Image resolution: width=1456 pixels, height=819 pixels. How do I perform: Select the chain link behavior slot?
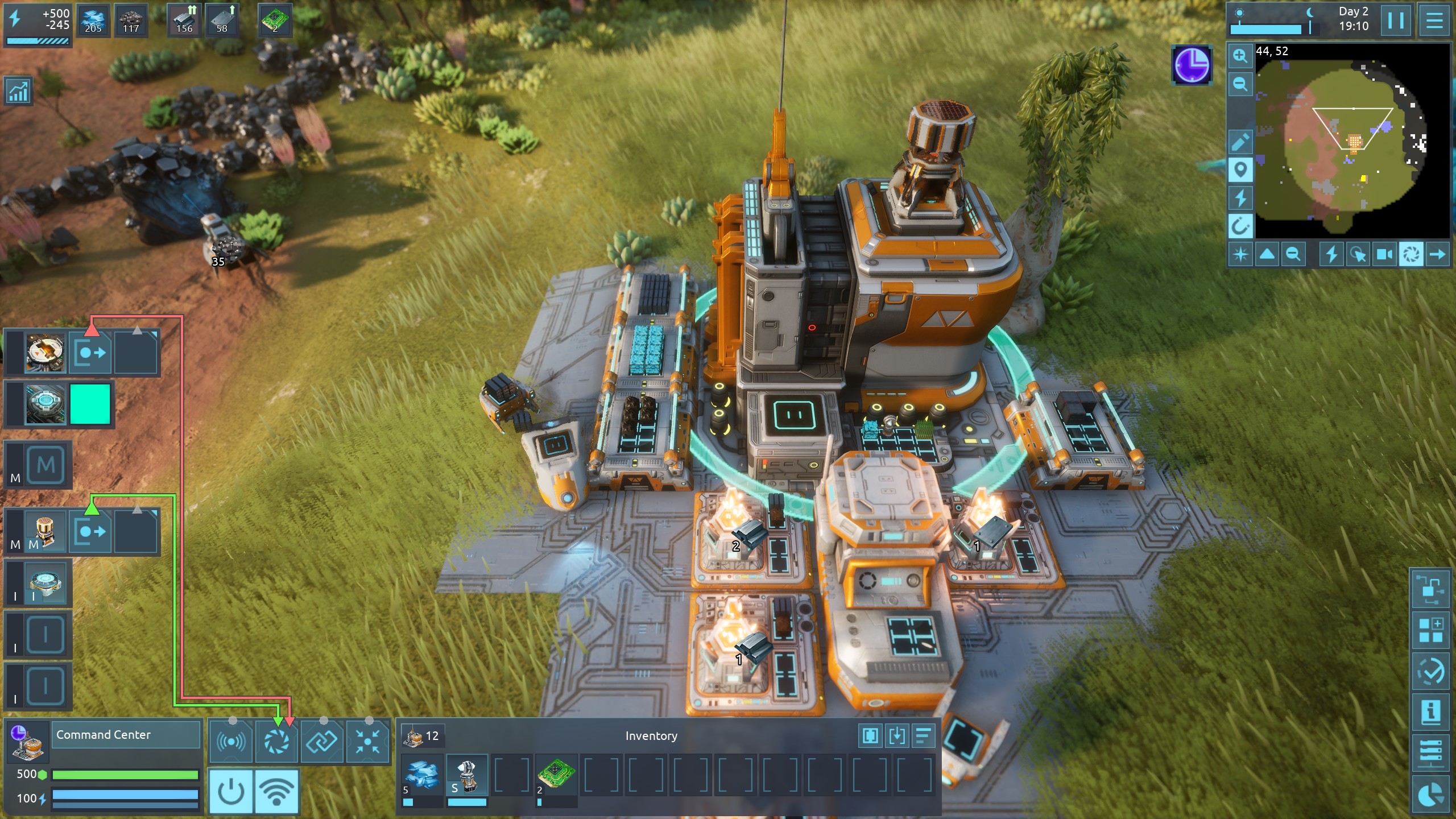[x=322, y=742]
